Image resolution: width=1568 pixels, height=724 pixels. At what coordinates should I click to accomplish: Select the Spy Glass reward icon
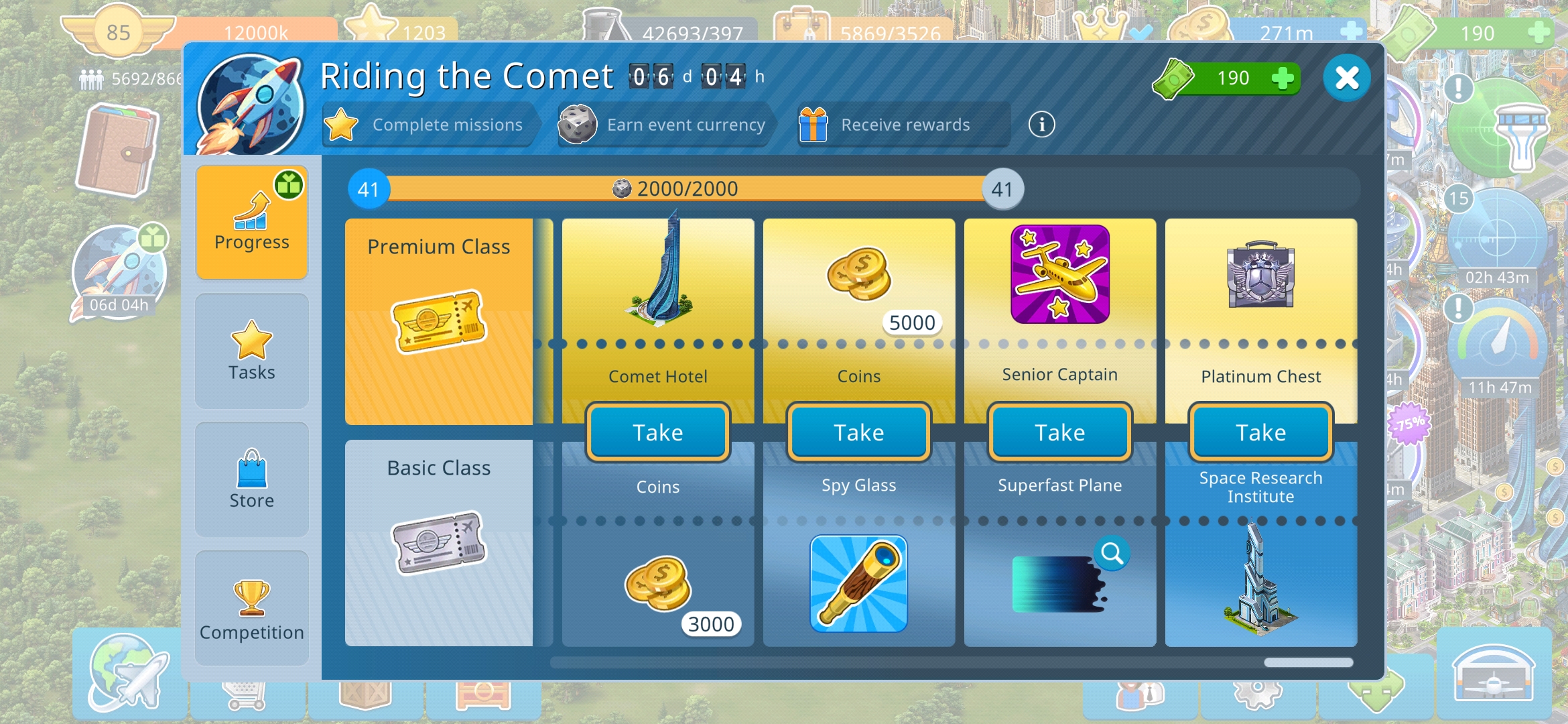(x=859, y=583)
